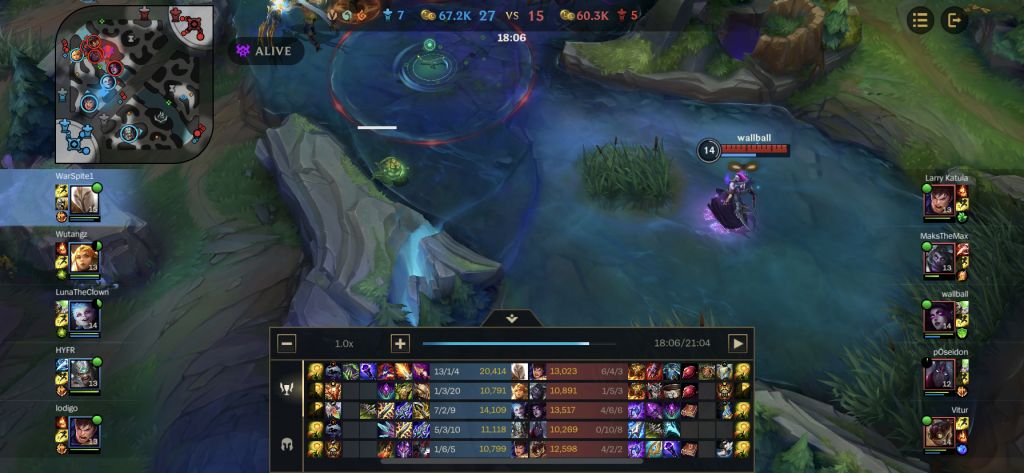Select player WarSpite1's portrait
Screen dimensions: 1024x473
82,201
